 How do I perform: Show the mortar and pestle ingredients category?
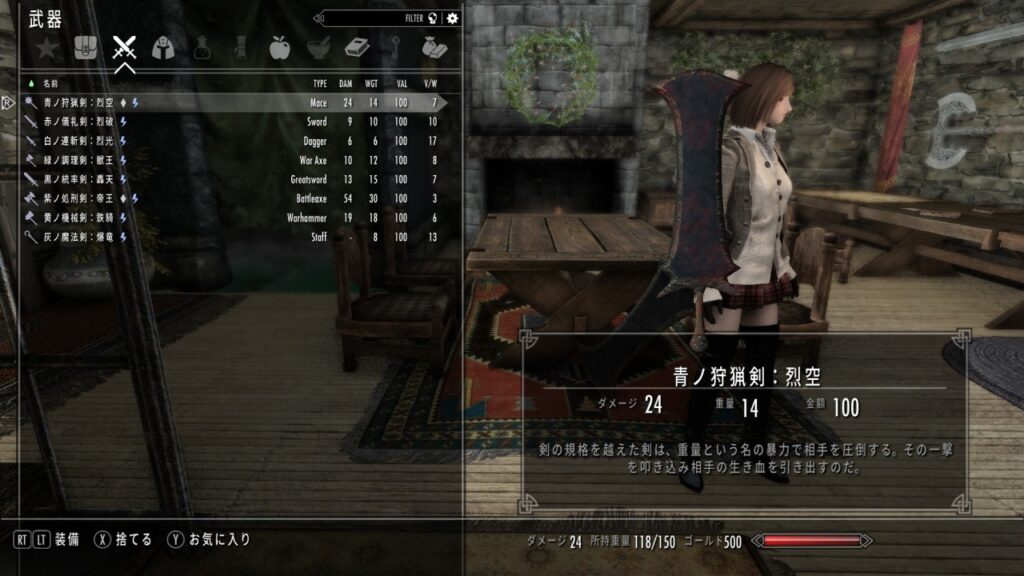317,47
